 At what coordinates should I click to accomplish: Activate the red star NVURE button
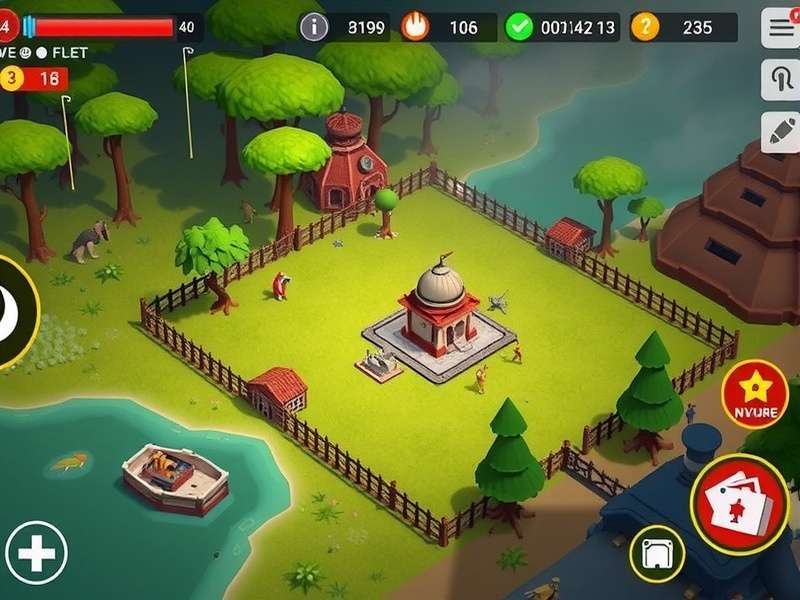point(755,394)
